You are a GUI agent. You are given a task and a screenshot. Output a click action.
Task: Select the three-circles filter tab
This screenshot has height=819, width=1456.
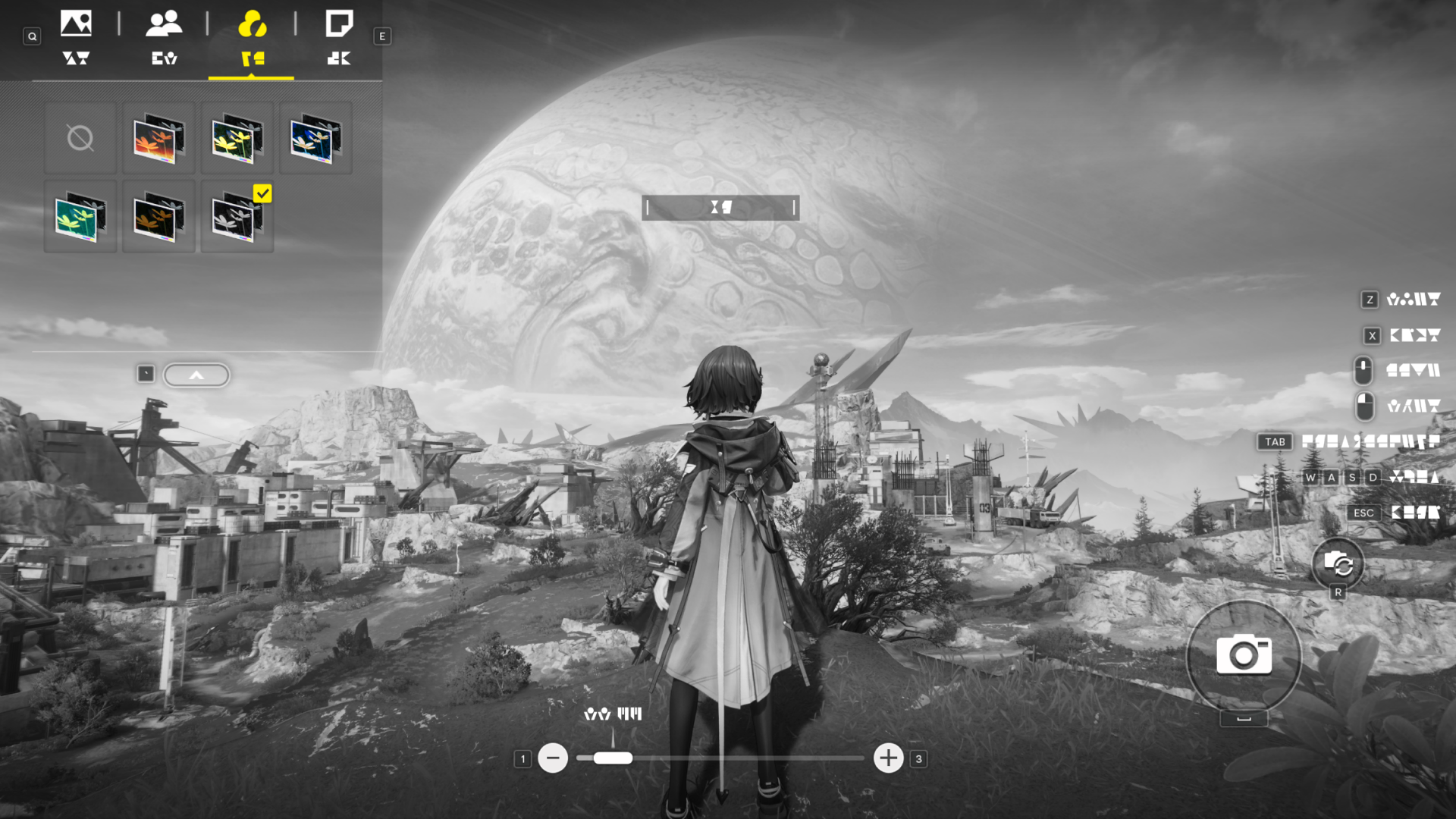coord(252,36)
